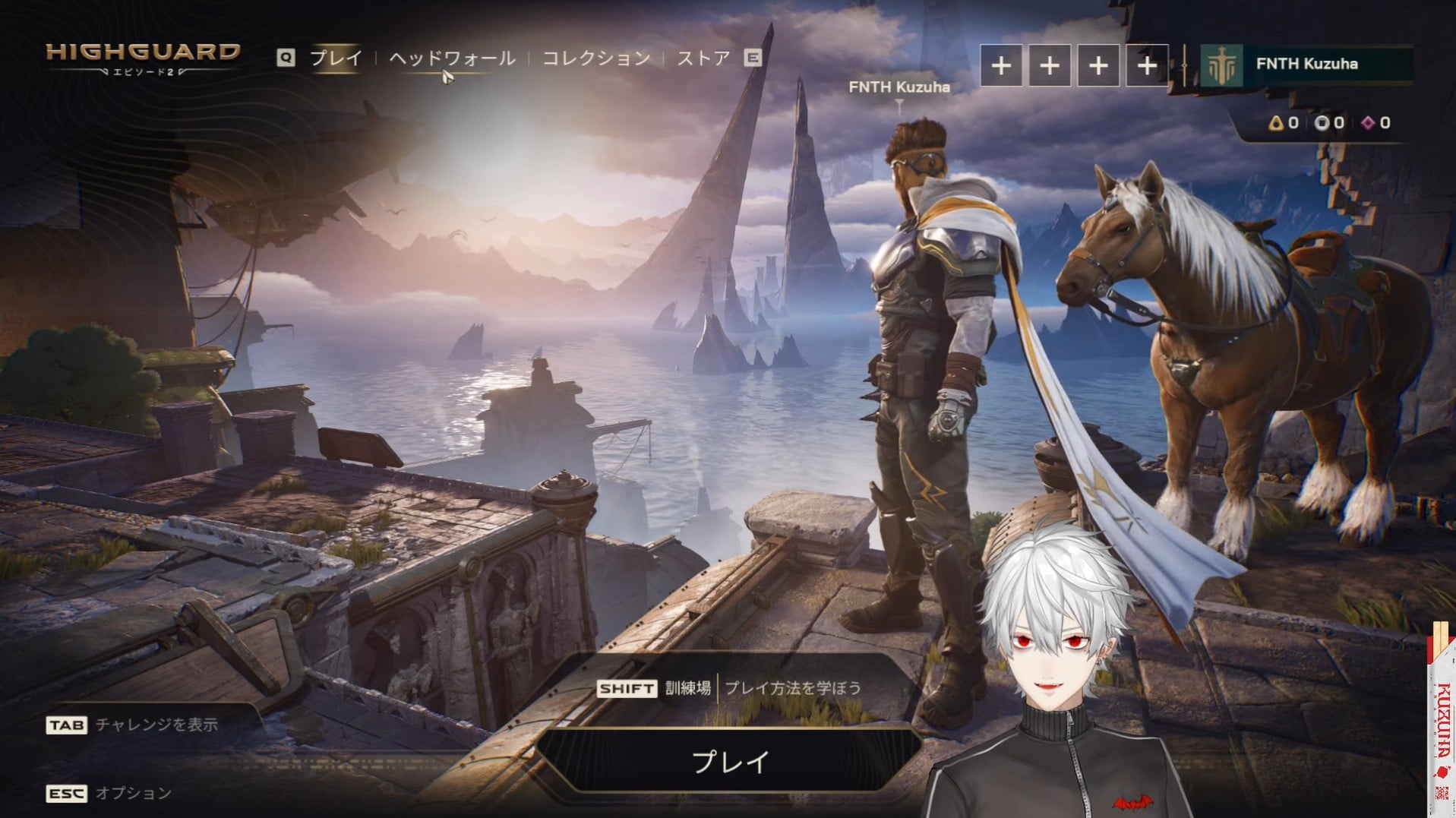Open the FNTH Kuzuha player profile banner

[x=1306, y=65]
